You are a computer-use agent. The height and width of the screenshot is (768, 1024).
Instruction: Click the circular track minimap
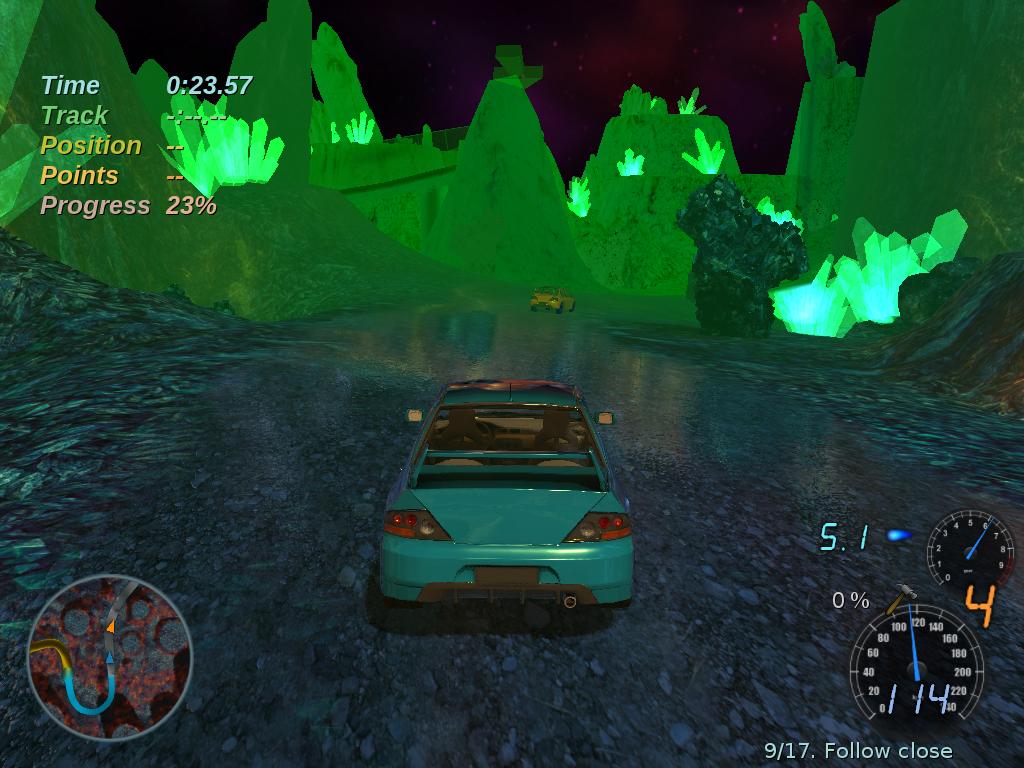pos(109,657)
